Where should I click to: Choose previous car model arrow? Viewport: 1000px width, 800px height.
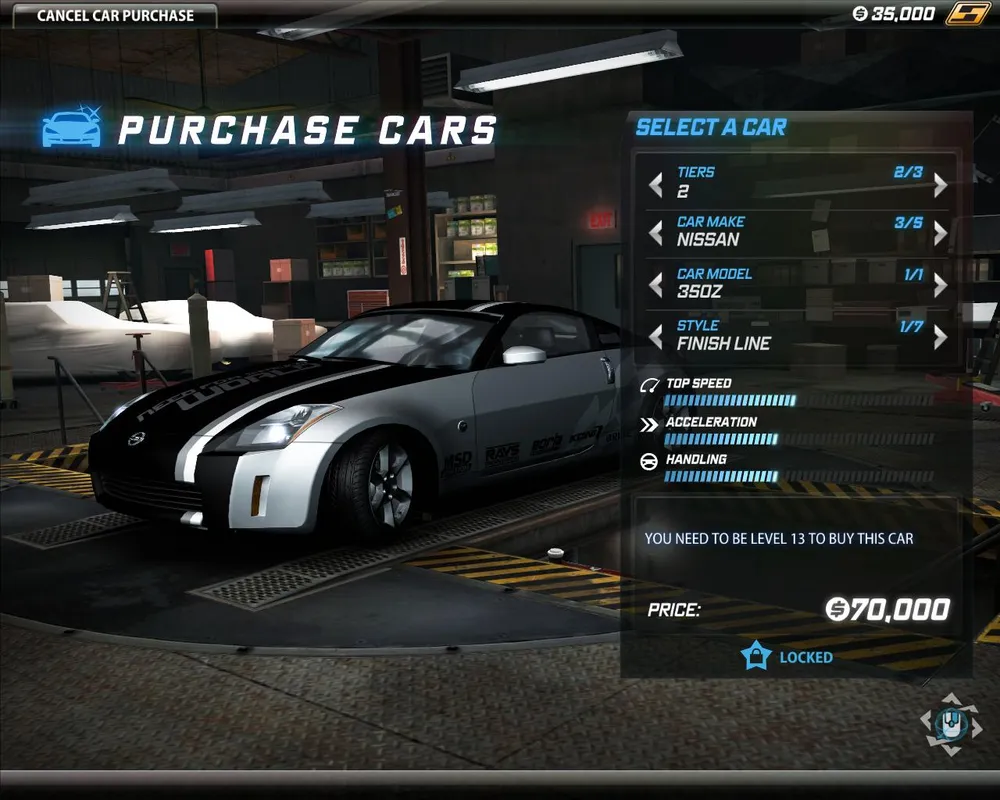coord(656,285)
